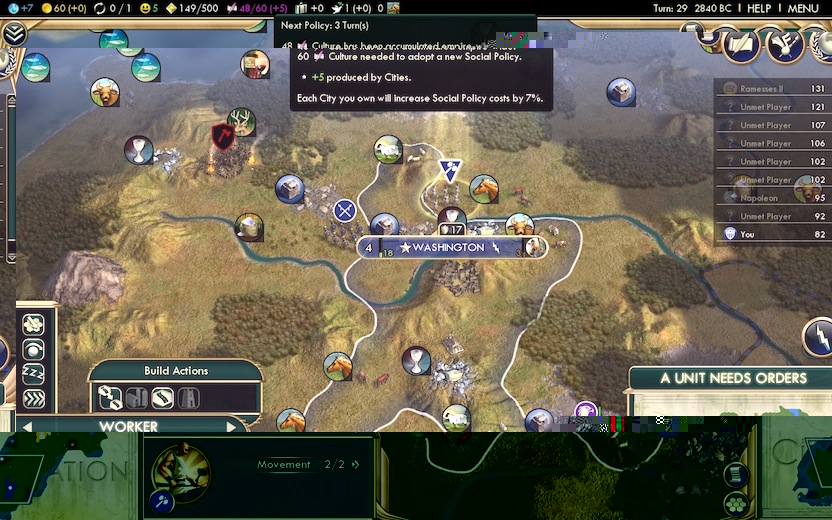The height and width of the screenshot is (520, 832).
Task: Click the lightning bolt notification icon
Action: tap(817, 338)
